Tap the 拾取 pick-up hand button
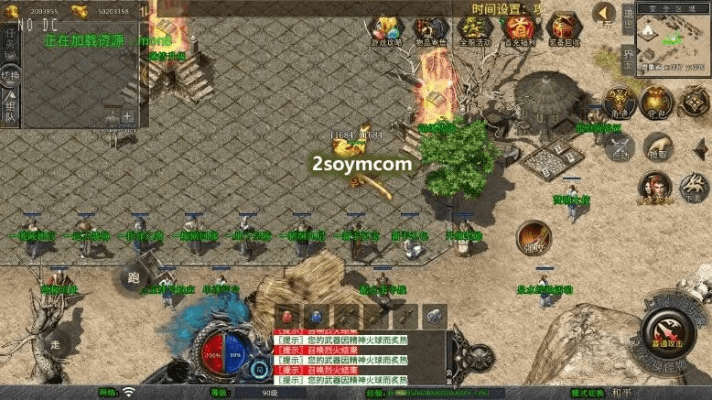Viewport: 712px width, 400px height. [657, 148]
